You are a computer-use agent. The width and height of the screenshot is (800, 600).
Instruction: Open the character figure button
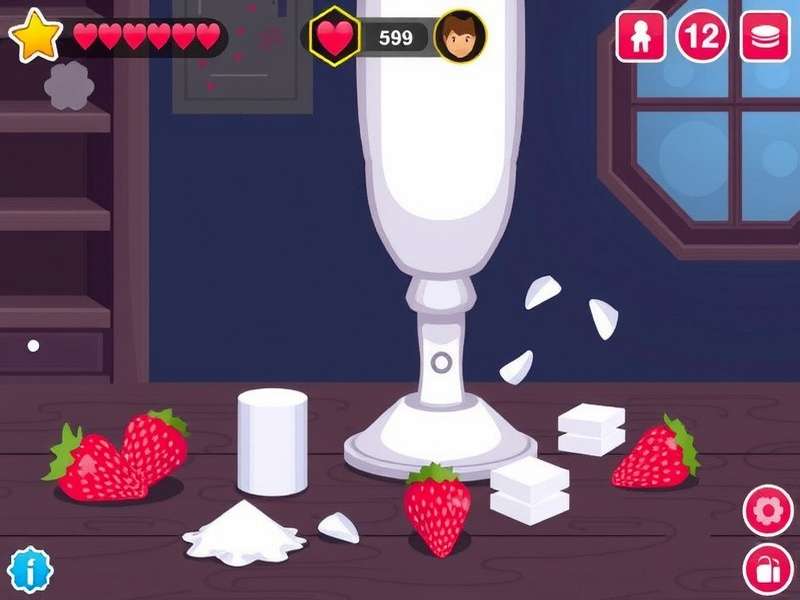640,37
